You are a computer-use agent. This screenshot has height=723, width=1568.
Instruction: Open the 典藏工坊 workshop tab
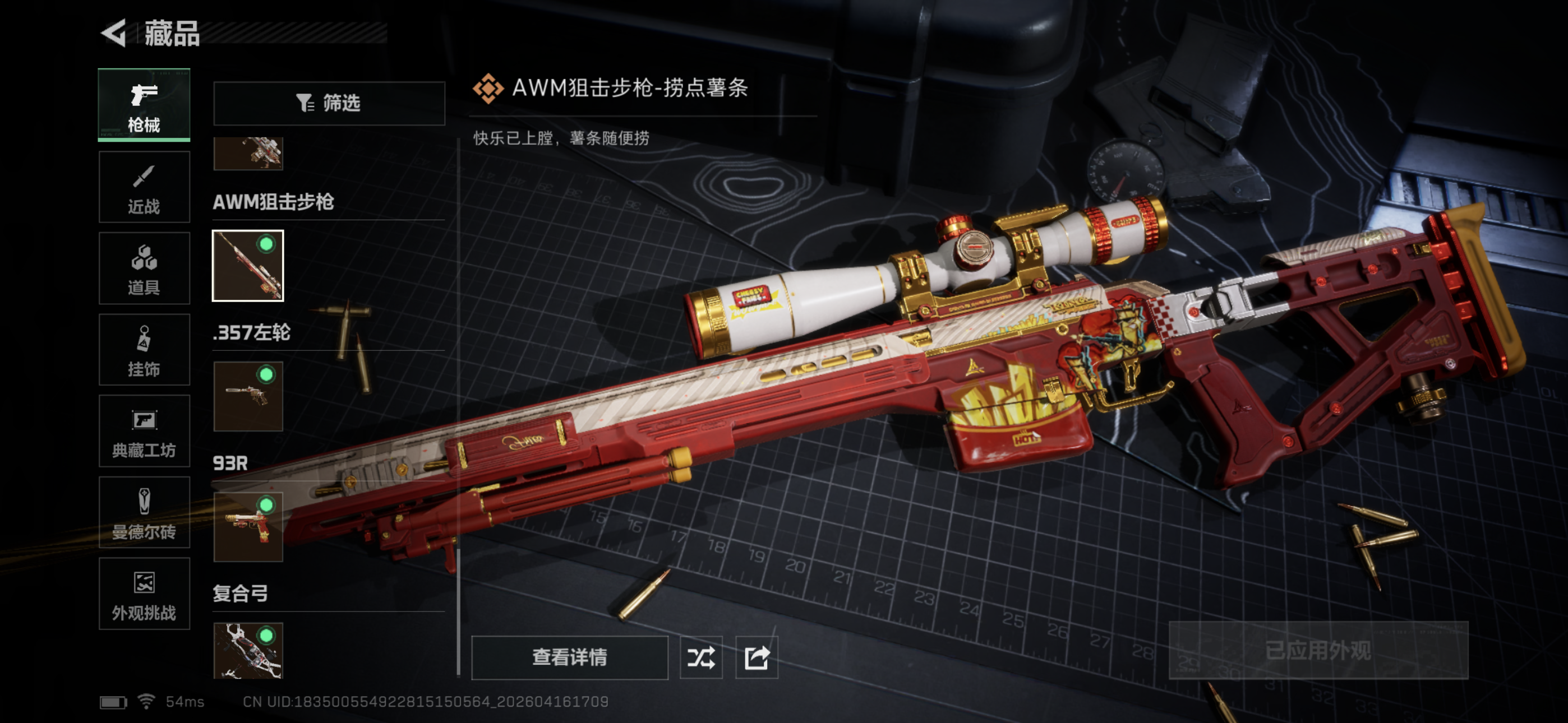(x=144, y=431)
